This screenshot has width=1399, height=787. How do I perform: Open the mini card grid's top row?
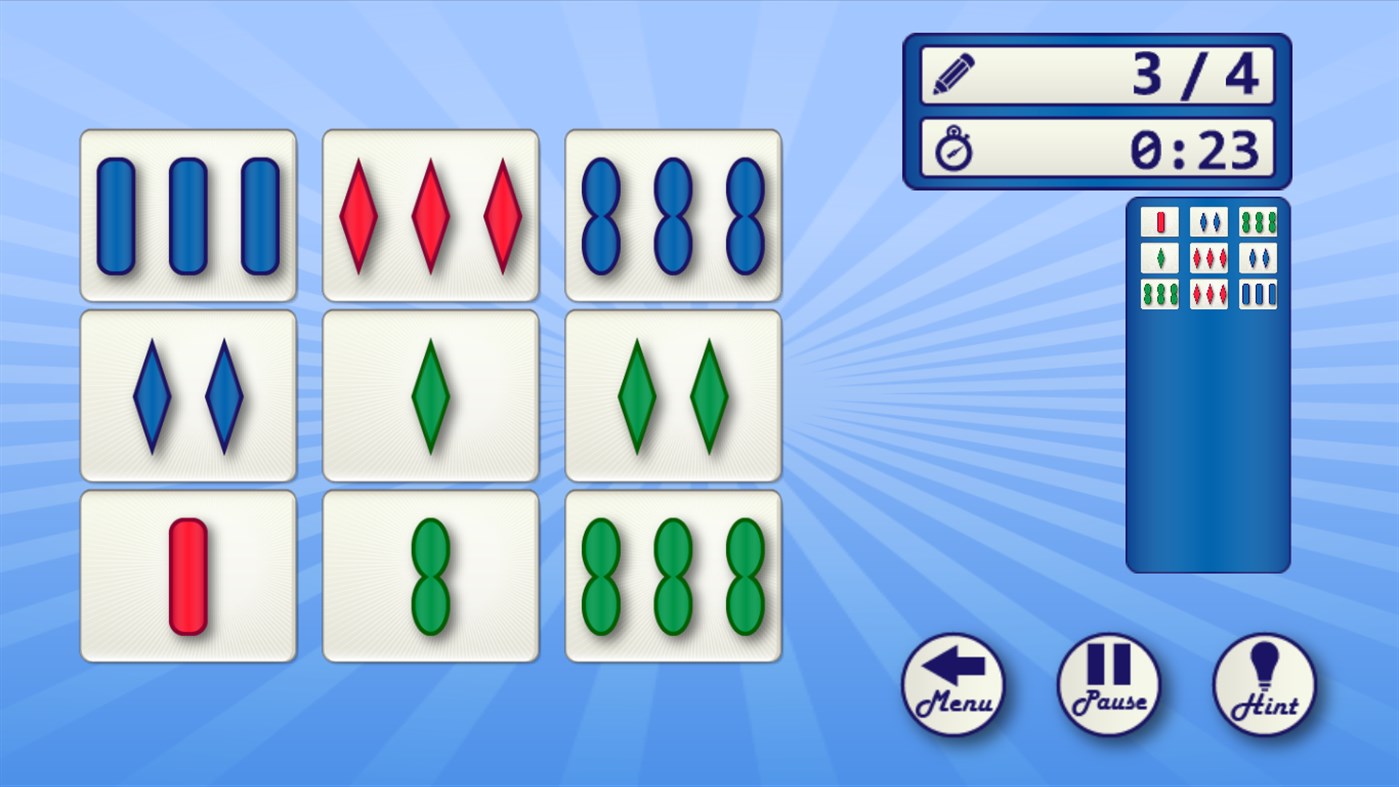coord(1208,222)
